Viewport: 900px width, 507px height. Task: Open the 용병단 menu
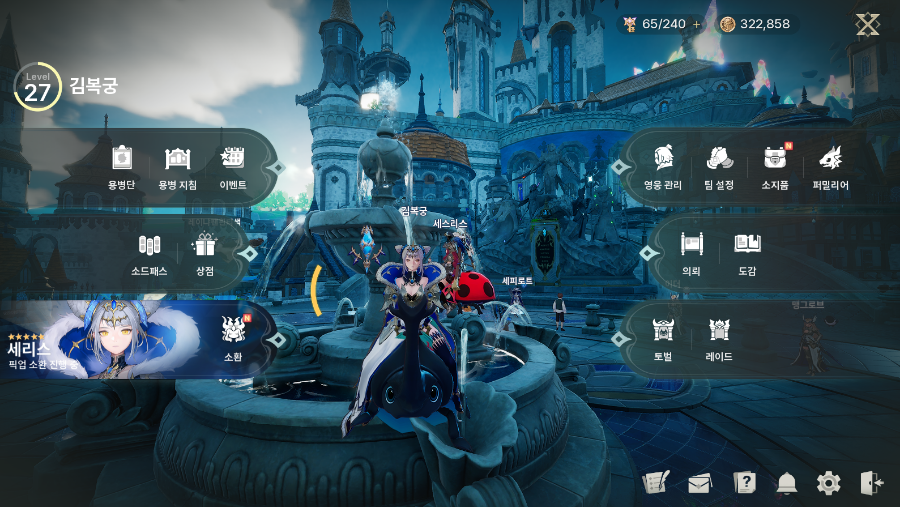pyautogui.click(x=122, y=165)
